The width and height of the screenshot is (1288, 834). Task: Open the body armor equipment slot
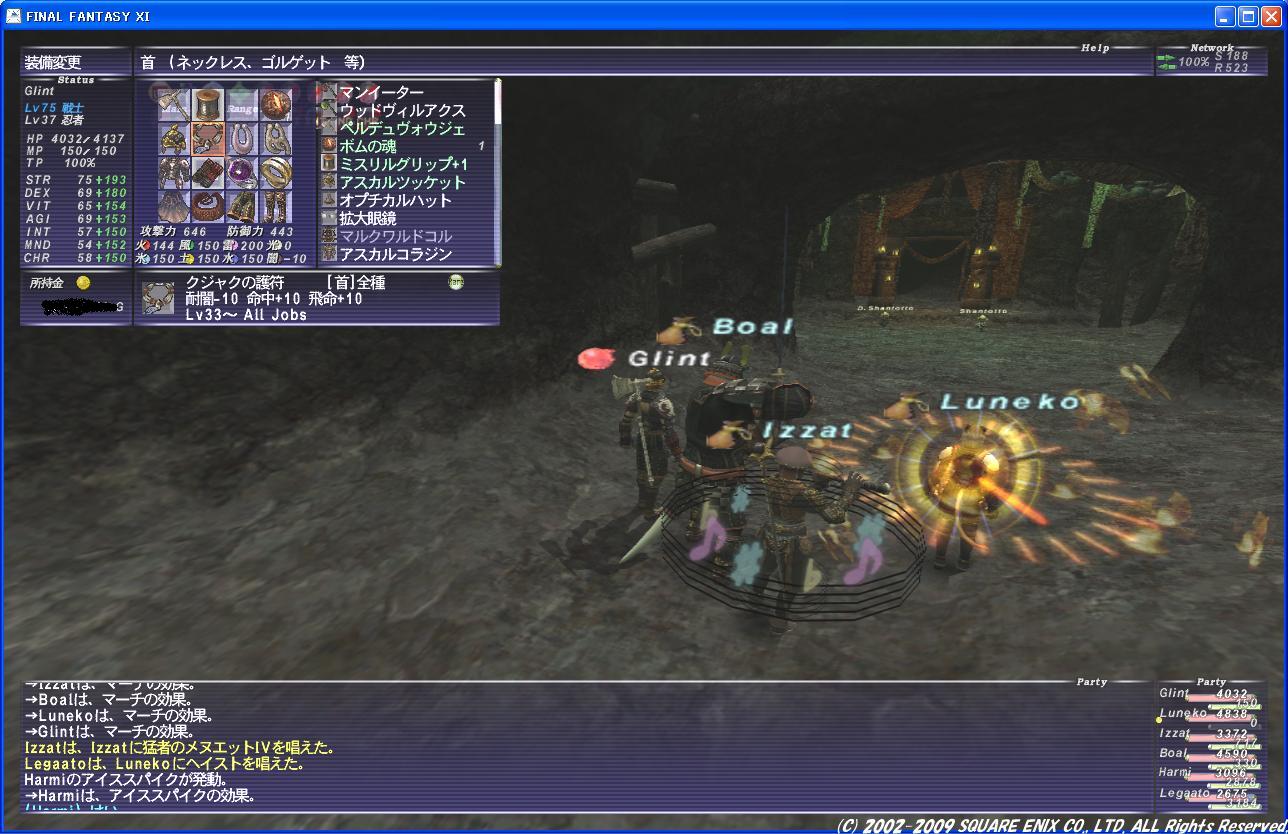tap(174, 172)
